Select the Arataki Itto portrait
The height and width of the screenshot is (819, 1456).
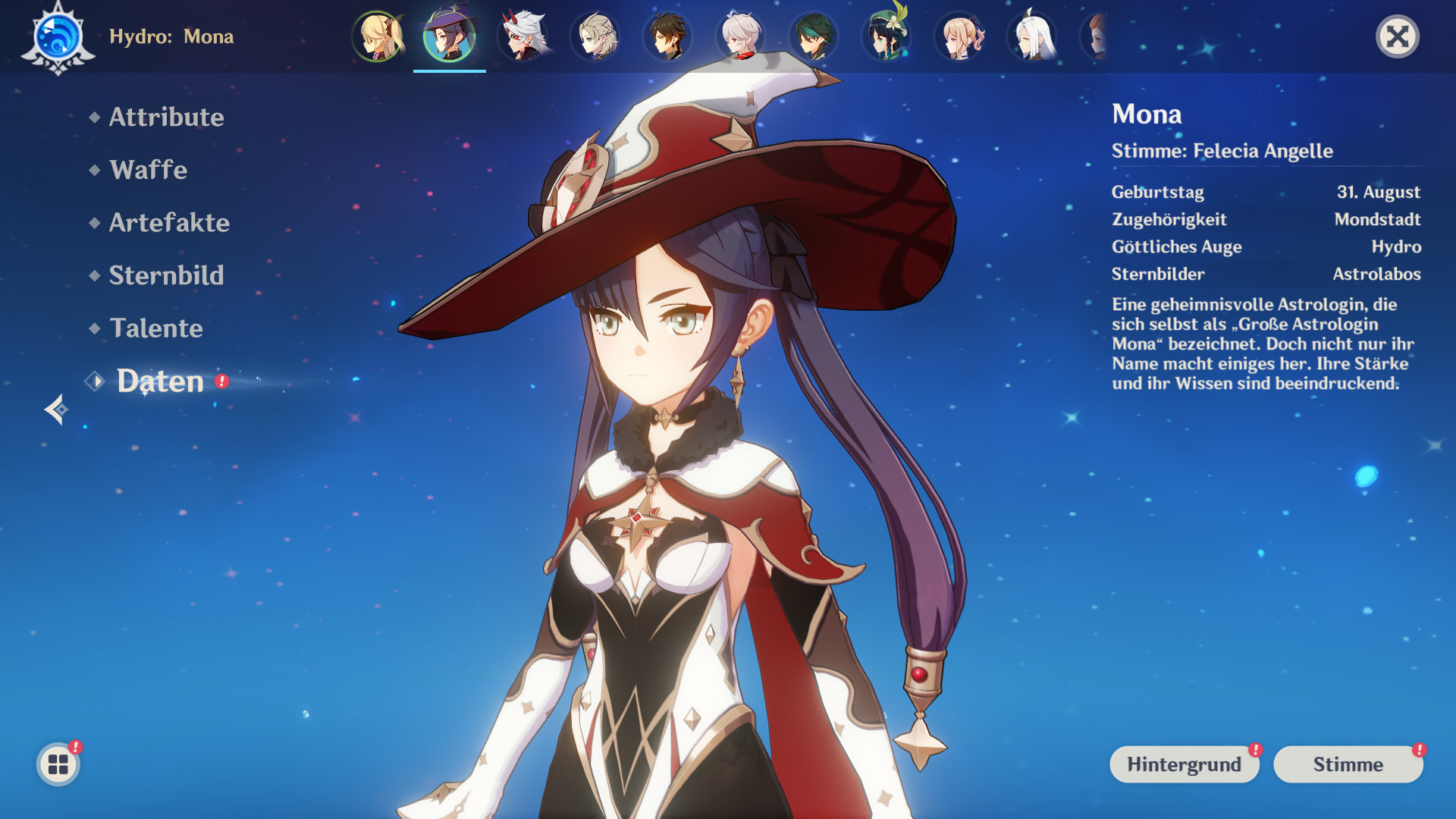click(522, 36)
